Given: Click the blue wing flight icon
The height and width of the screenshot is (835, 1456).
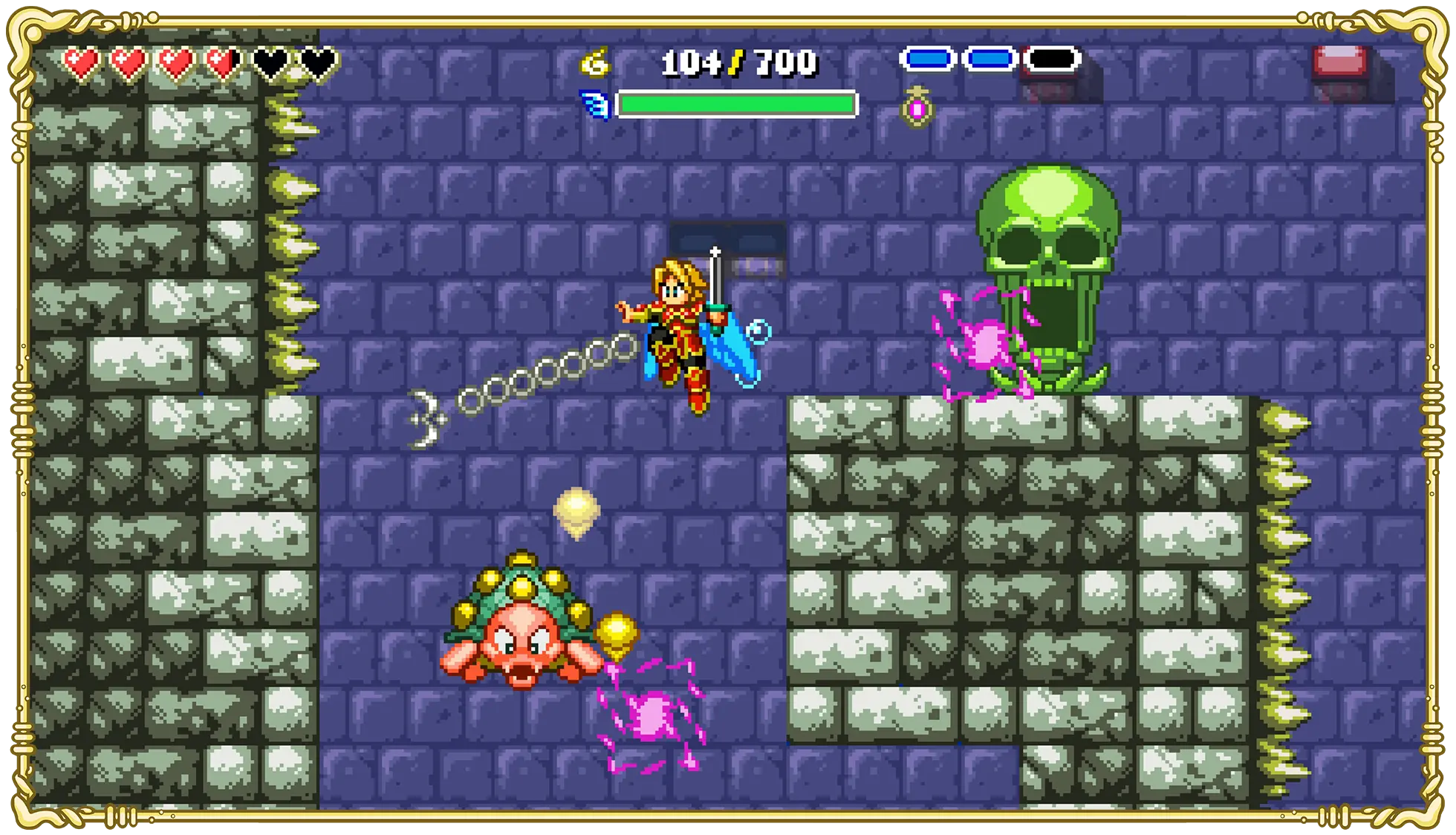Looking at the screenshot, I should click(595, 105).
